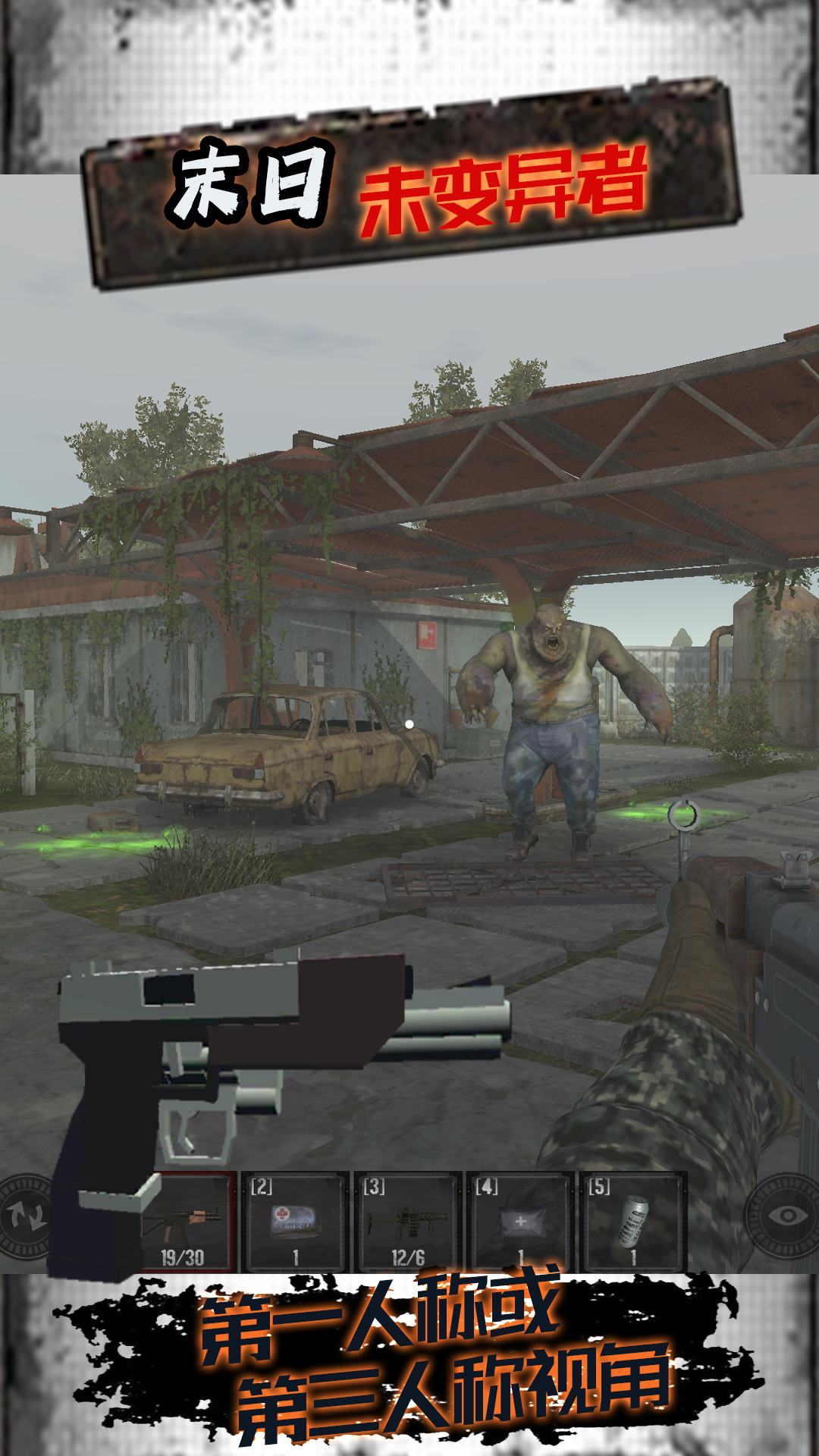Use the first aid kit in slot 2
819x1456 pixels.
click(x=294, y=1222)
